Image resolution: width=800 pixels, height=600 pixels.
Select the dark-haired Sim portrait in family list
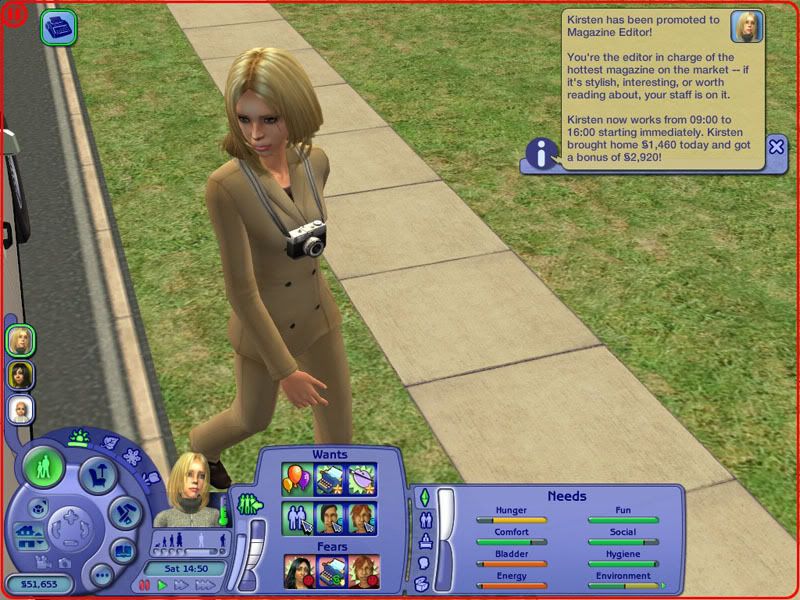pyautogui.click(x=20, y=375)
